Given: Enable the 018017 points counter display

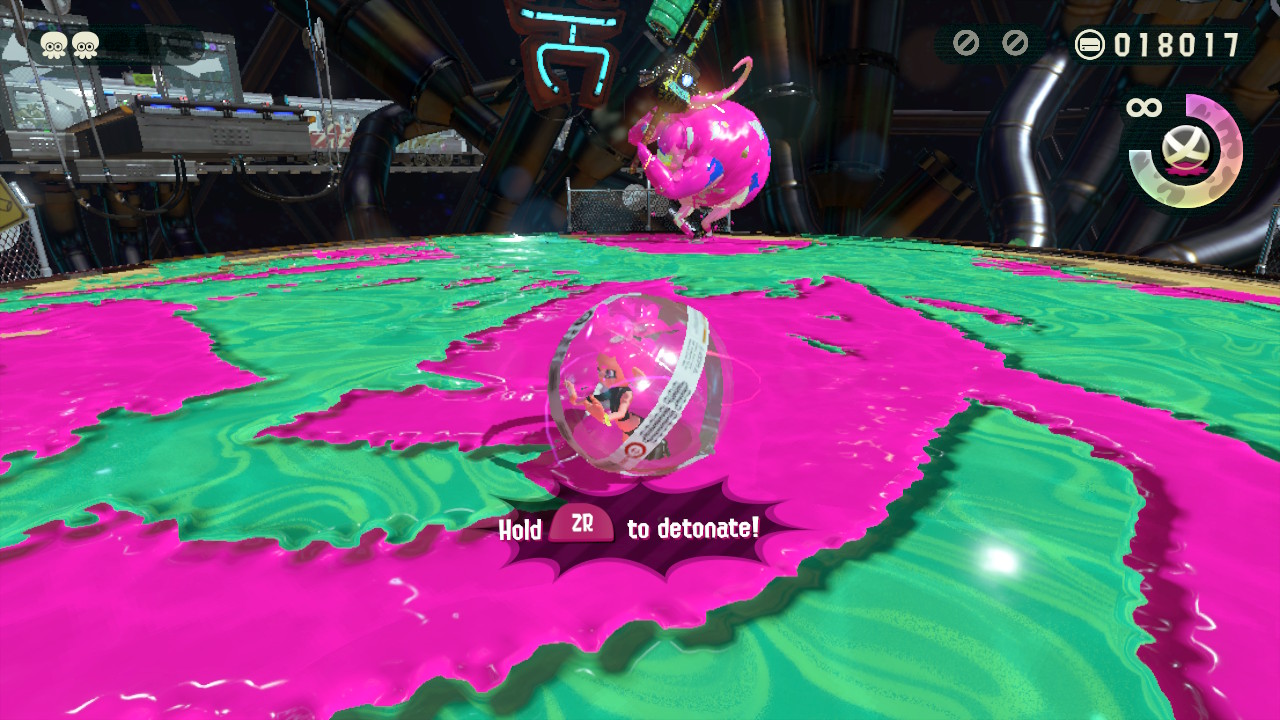Looking at the screenshot, I should click(x=1177, y=43).
